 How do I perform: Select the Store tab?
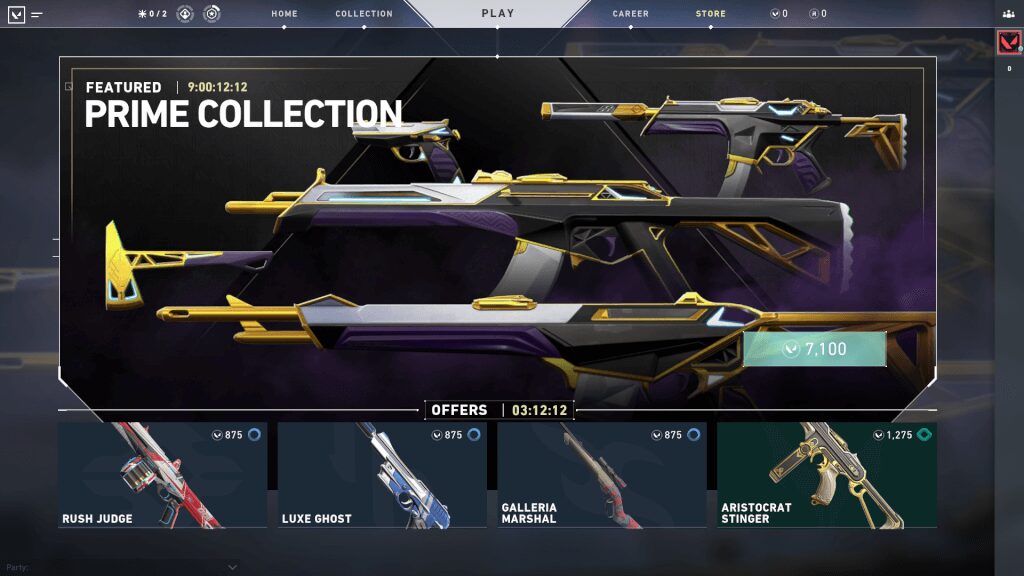click(711, 14)
